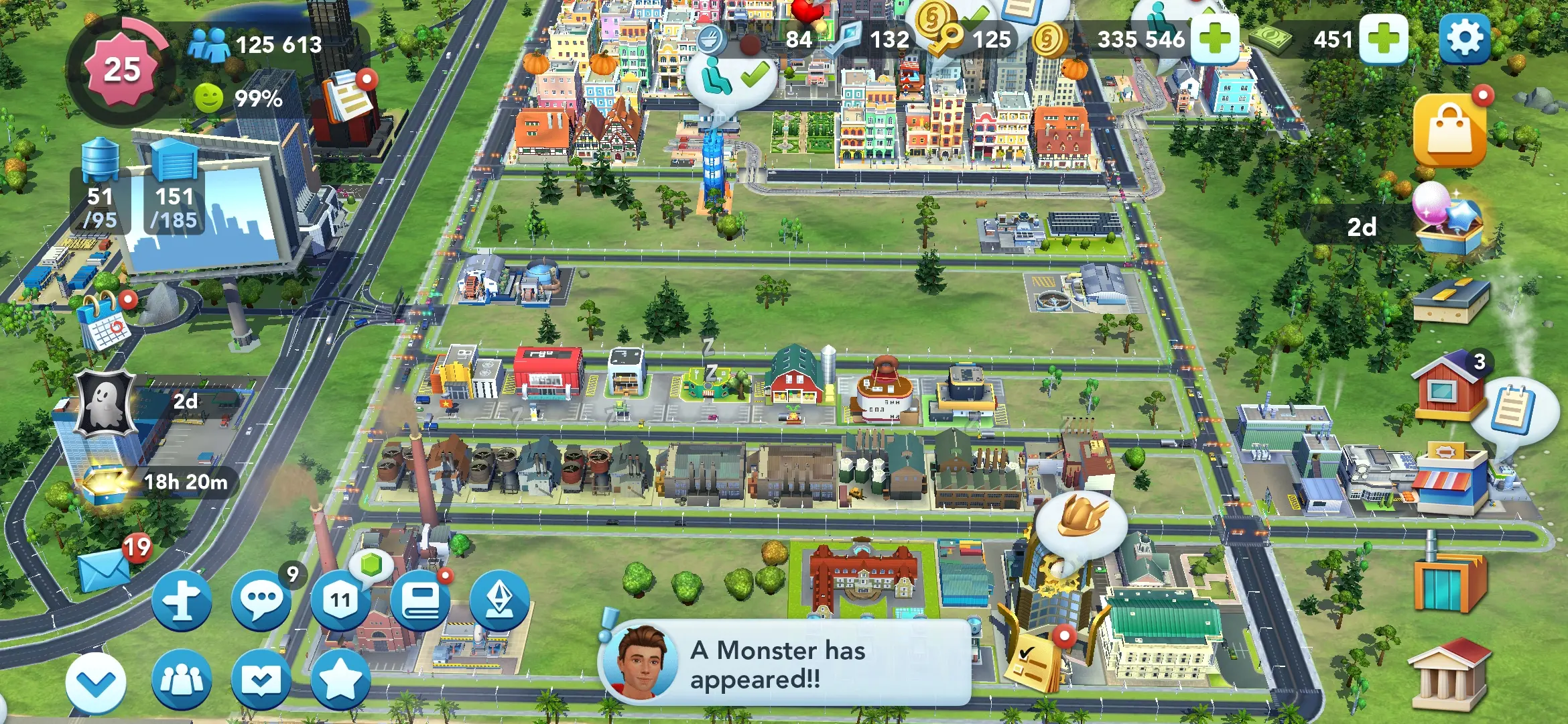The width and height of the screenshot is (1568, 724).
Task: Tap the Monster has appeared notification
Action: [784, 664]
